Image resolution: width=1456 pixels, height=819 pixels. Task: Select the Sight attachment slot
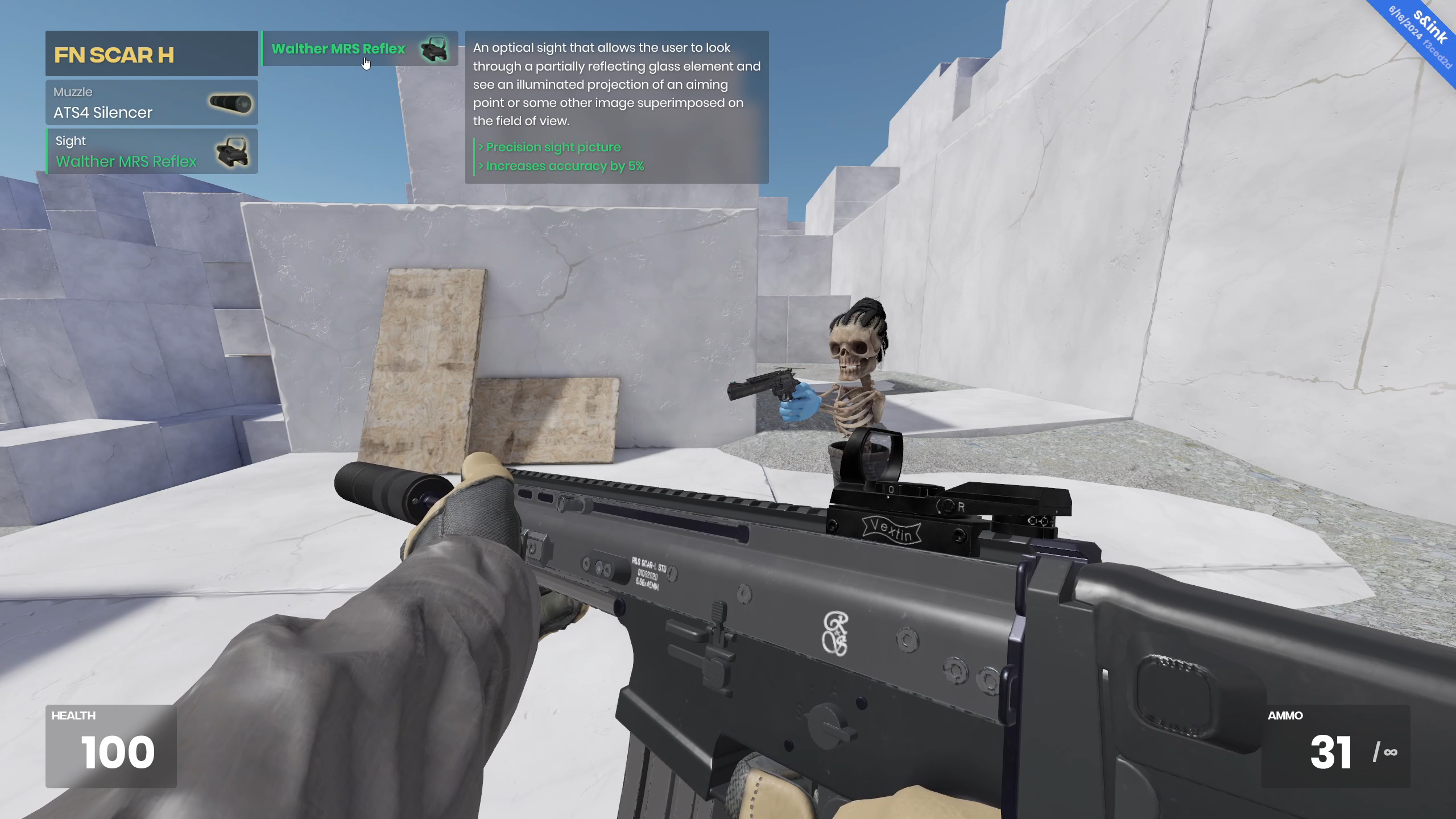(151, 152)
